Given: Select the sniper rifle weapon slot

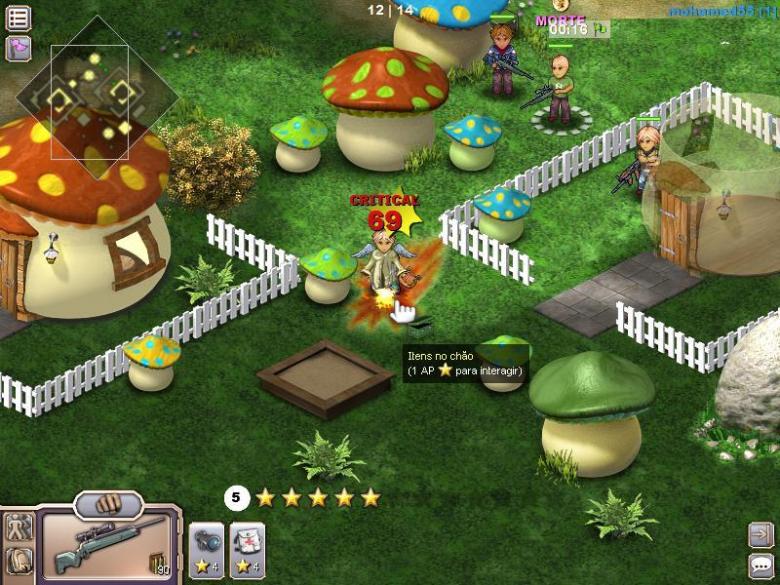Looking at the screenshot, I should pos(108,545).
